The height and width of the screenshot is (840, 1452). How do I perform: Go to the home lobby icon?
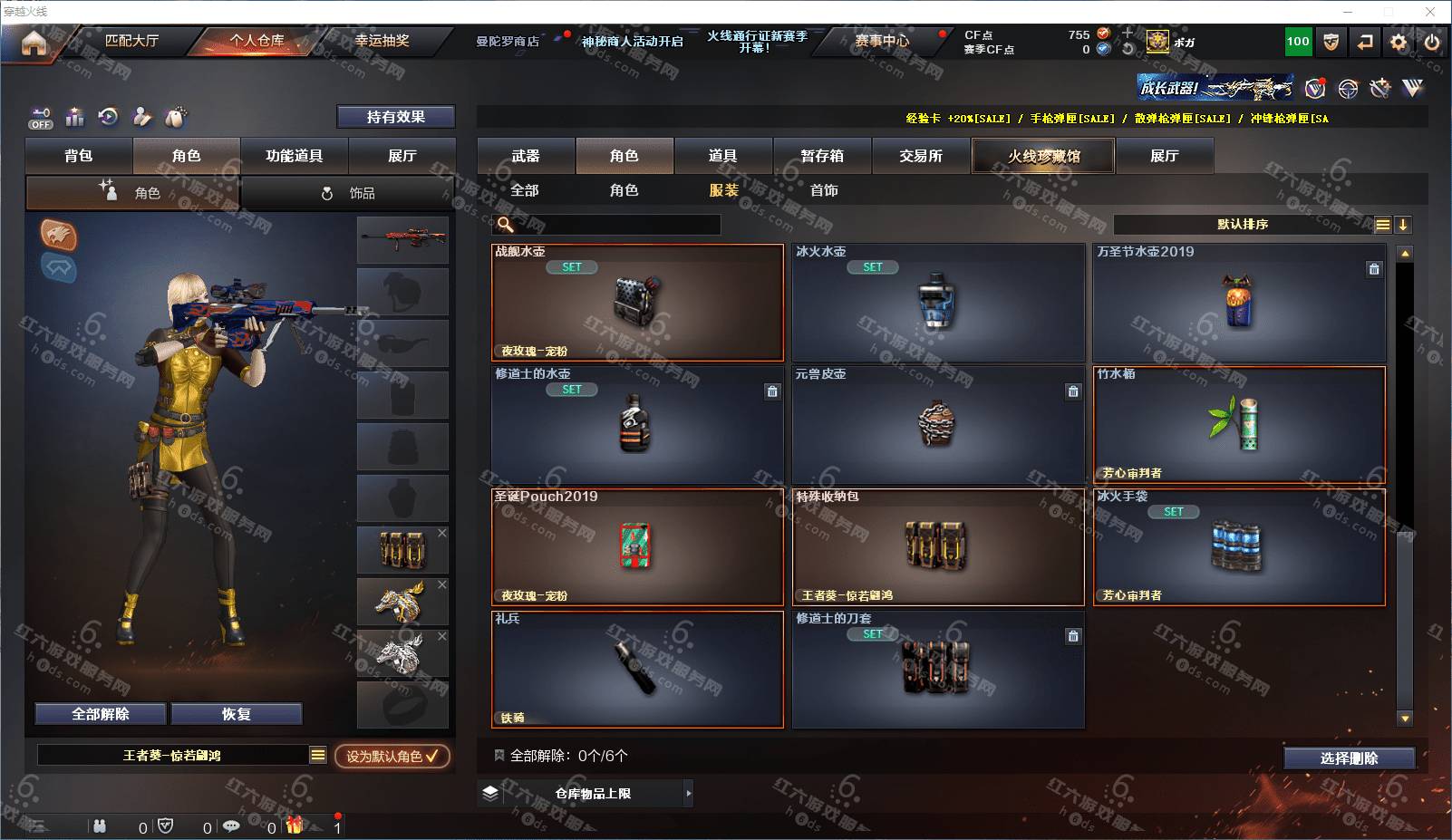(34, 43)
